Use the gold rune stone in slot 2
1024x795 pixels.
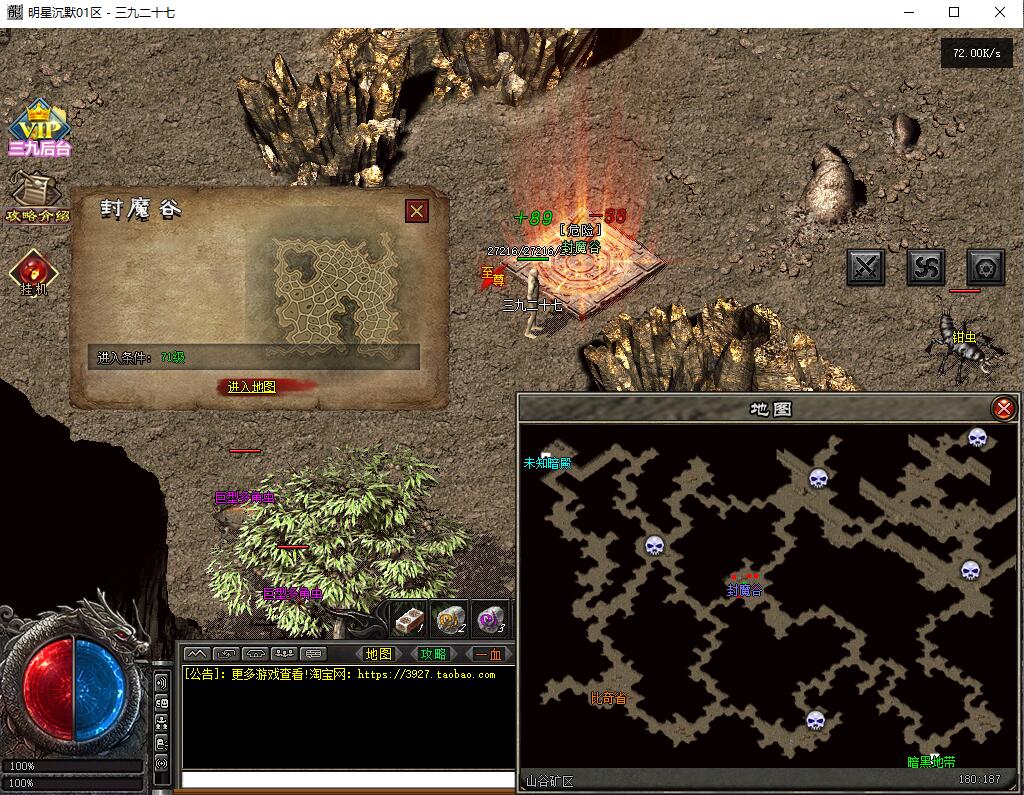click(449, 620)
